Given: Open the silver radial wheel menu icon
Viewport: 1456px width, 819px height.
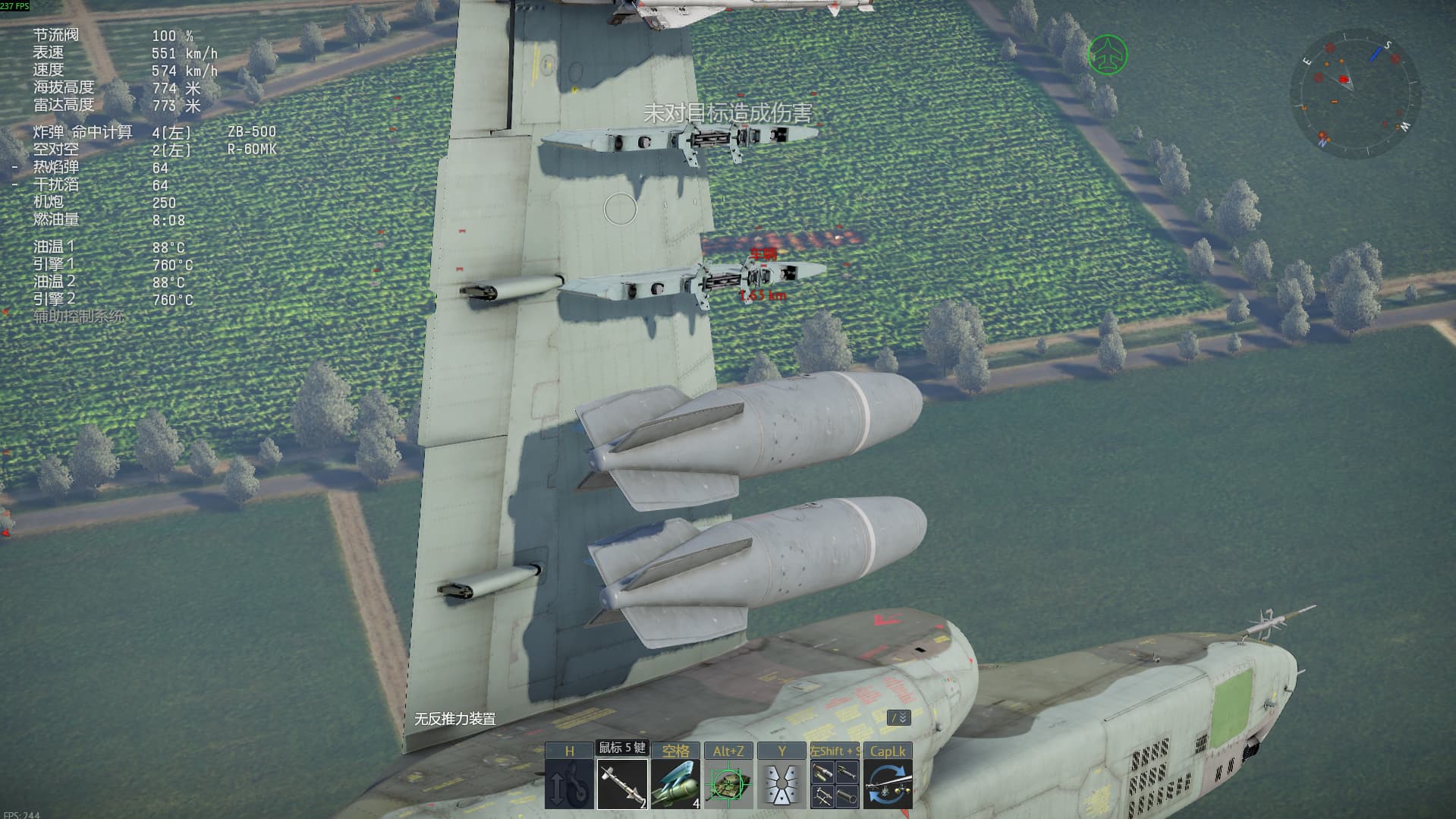Looking at the screenshot, I should coord(781,784).
